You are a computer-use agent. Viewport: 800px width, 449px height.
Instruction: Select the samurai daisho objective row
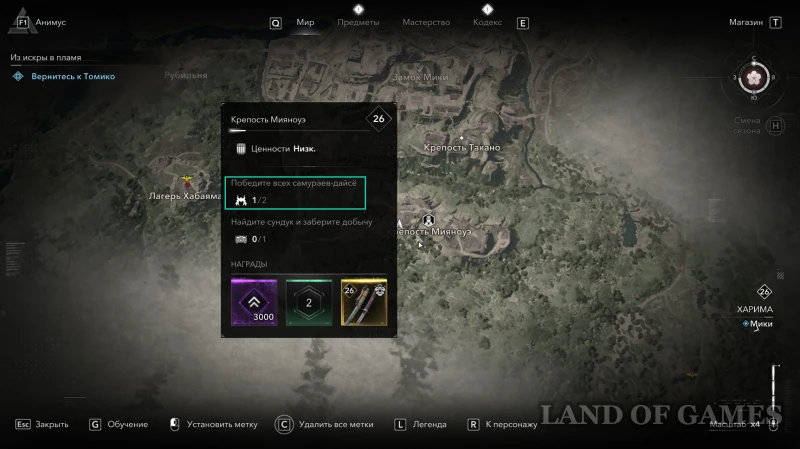pos(295,191)
